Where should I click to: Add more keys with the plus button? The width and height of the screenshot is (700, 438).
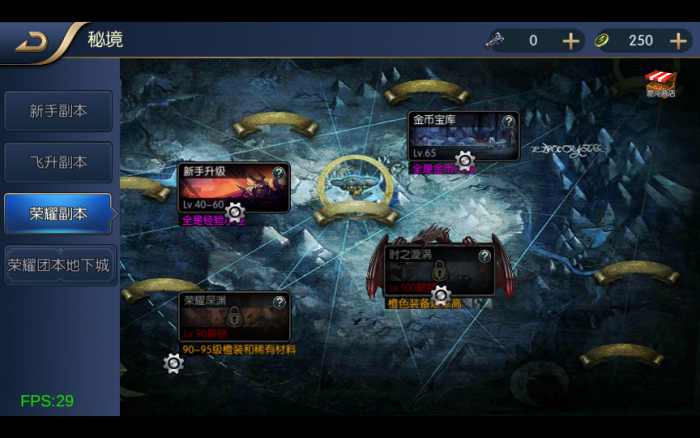click(571, 41)
